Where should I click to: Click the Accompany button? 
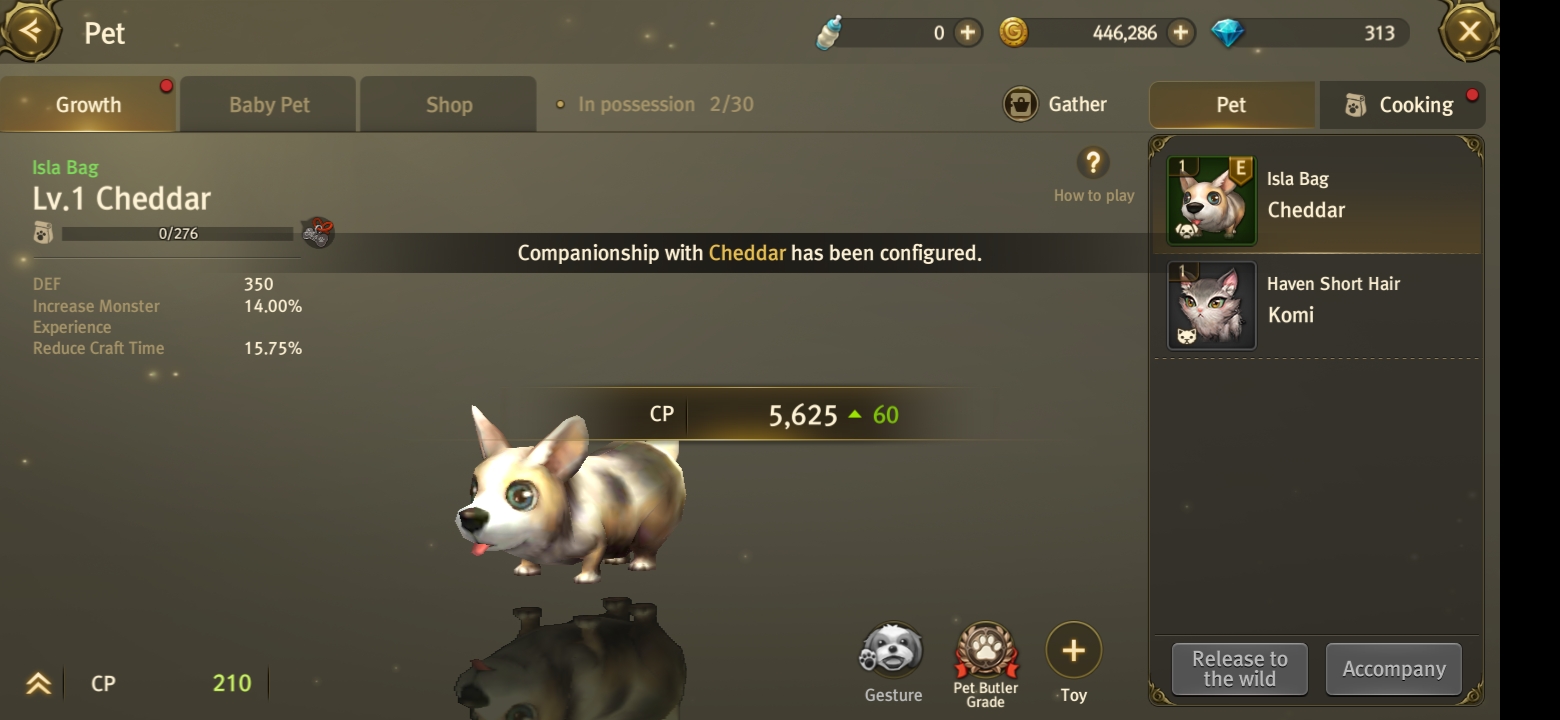1393,669
